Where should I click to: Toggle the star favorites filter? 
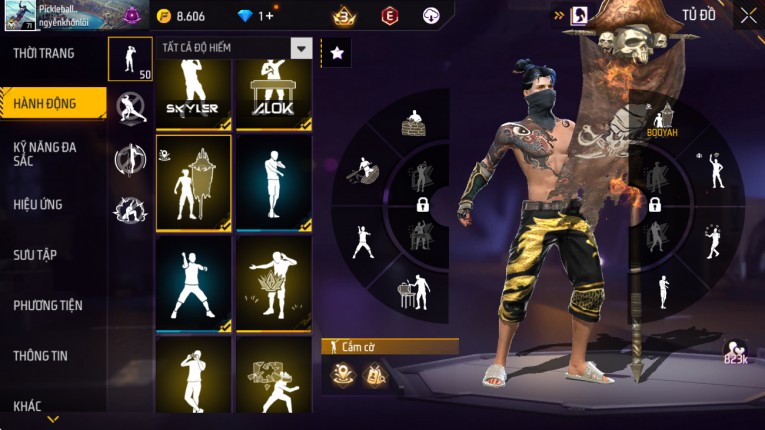337,53
